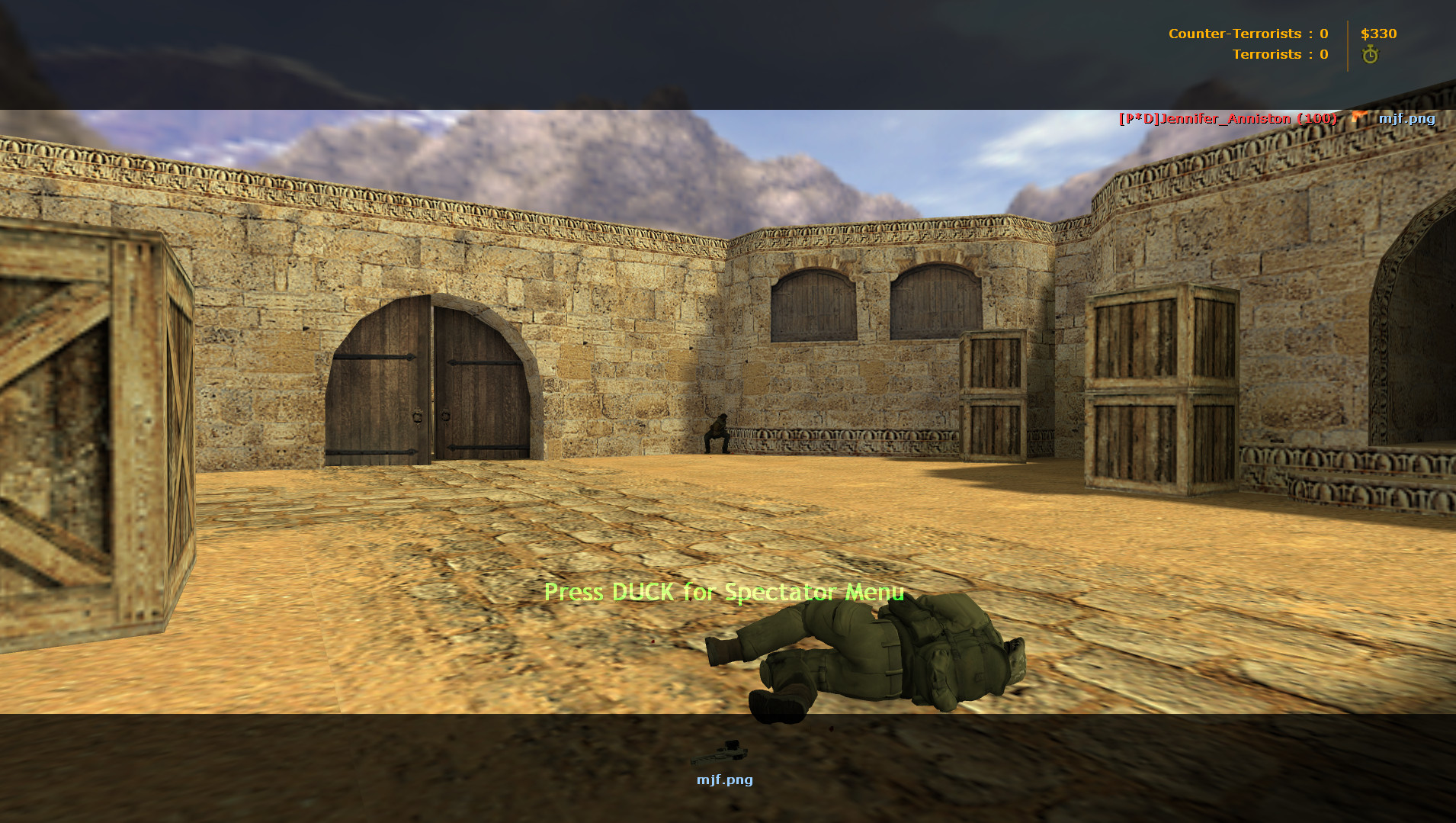
Task: Click the mjf.png nametag at the bottom
Action: [x=723, y=780]
